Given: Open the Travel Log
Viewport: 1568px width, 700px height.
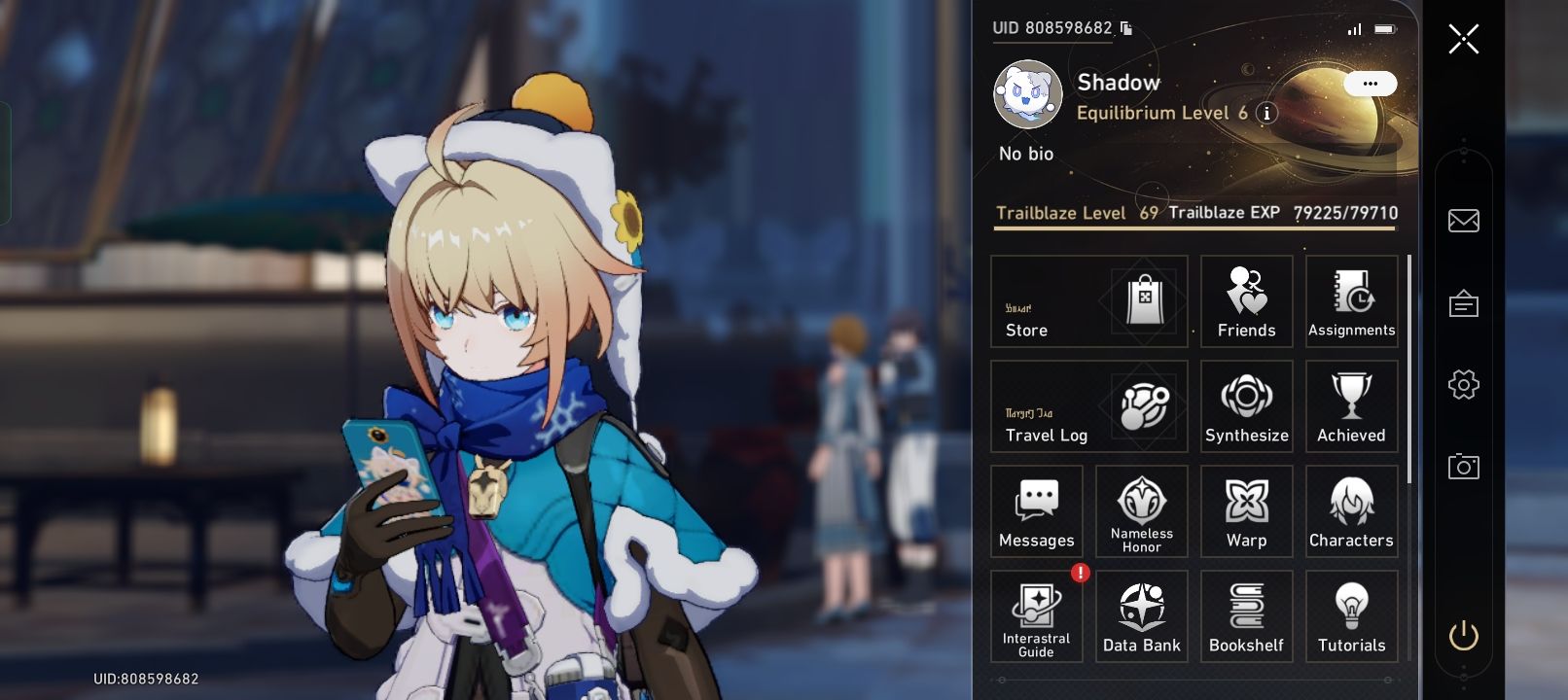Looking at the screenshot, I should coord(1088,405).
